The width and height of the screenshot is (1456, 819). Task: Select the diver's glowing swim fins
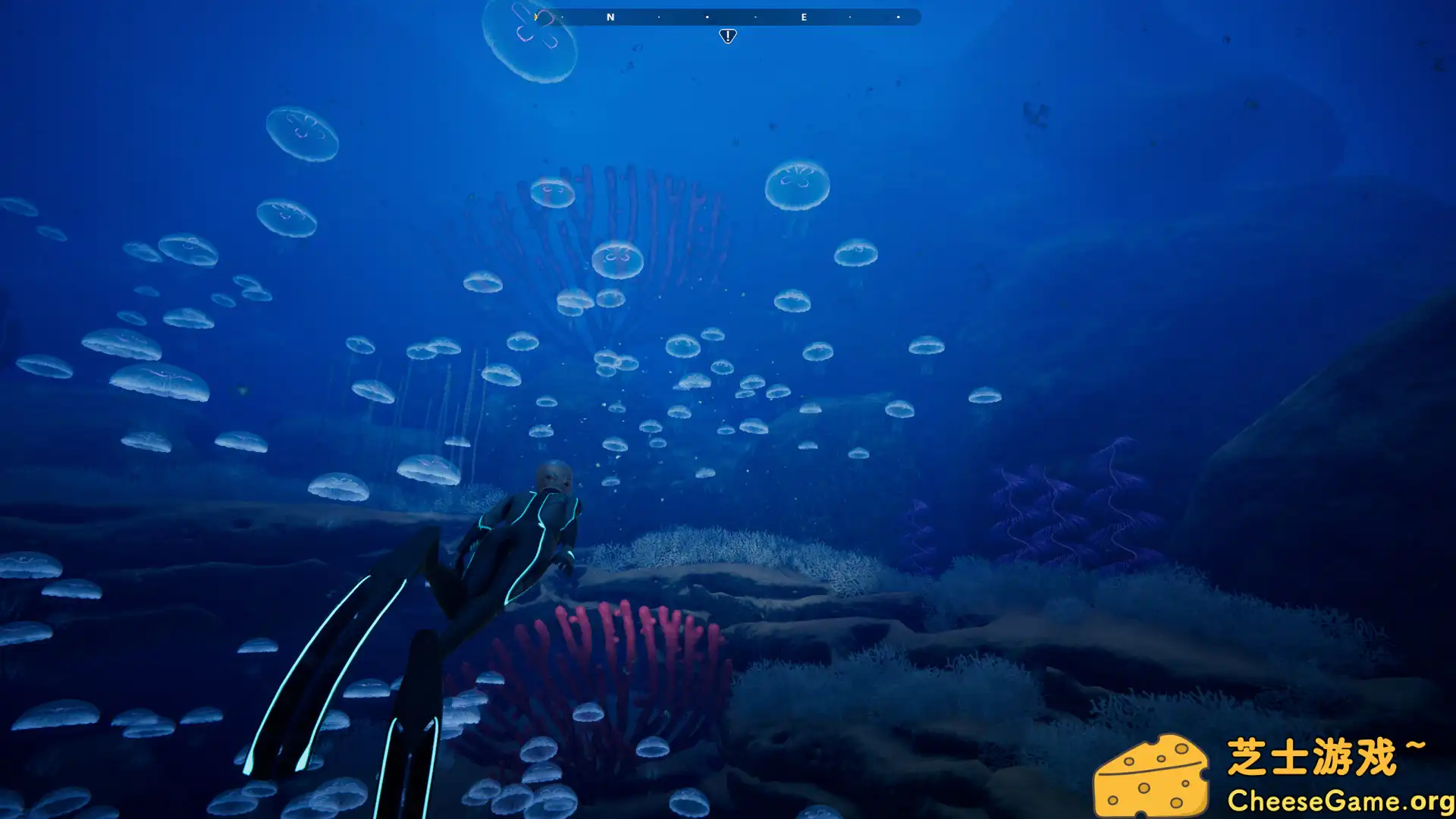(326, 660)
